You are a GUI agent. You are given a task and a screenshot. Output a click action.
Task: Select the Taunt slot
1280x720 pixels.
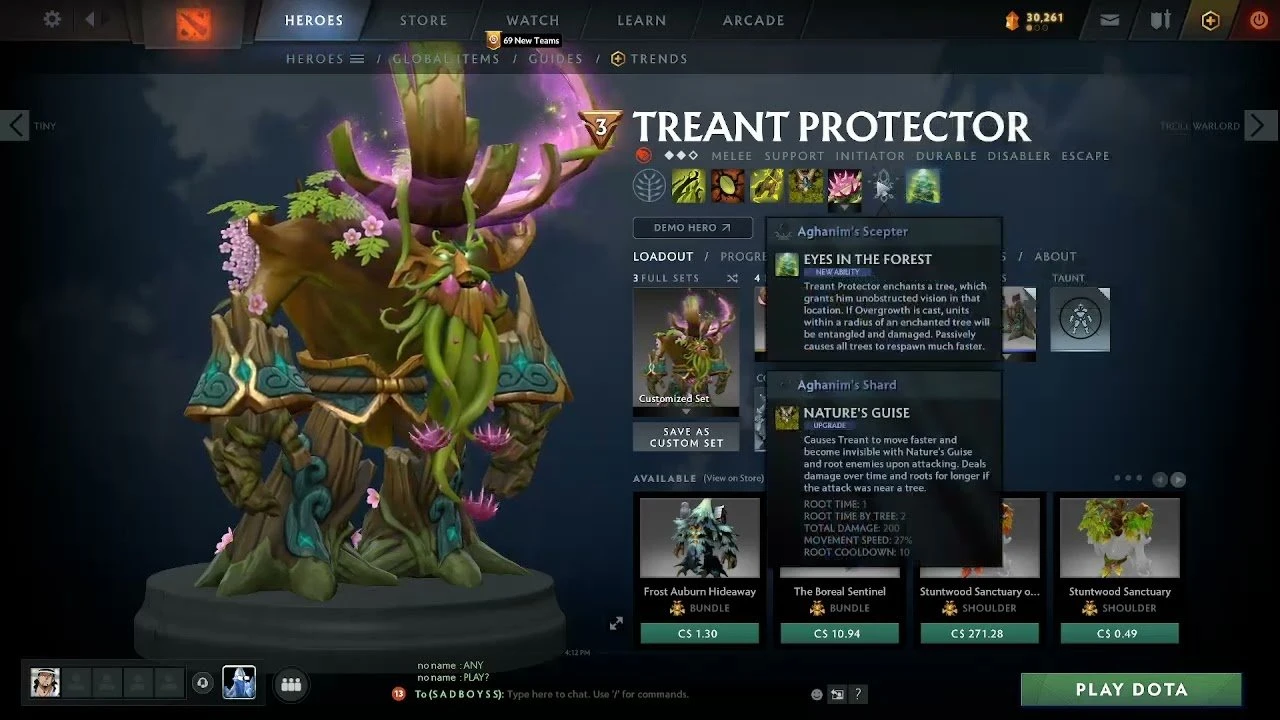point(1080,320)
